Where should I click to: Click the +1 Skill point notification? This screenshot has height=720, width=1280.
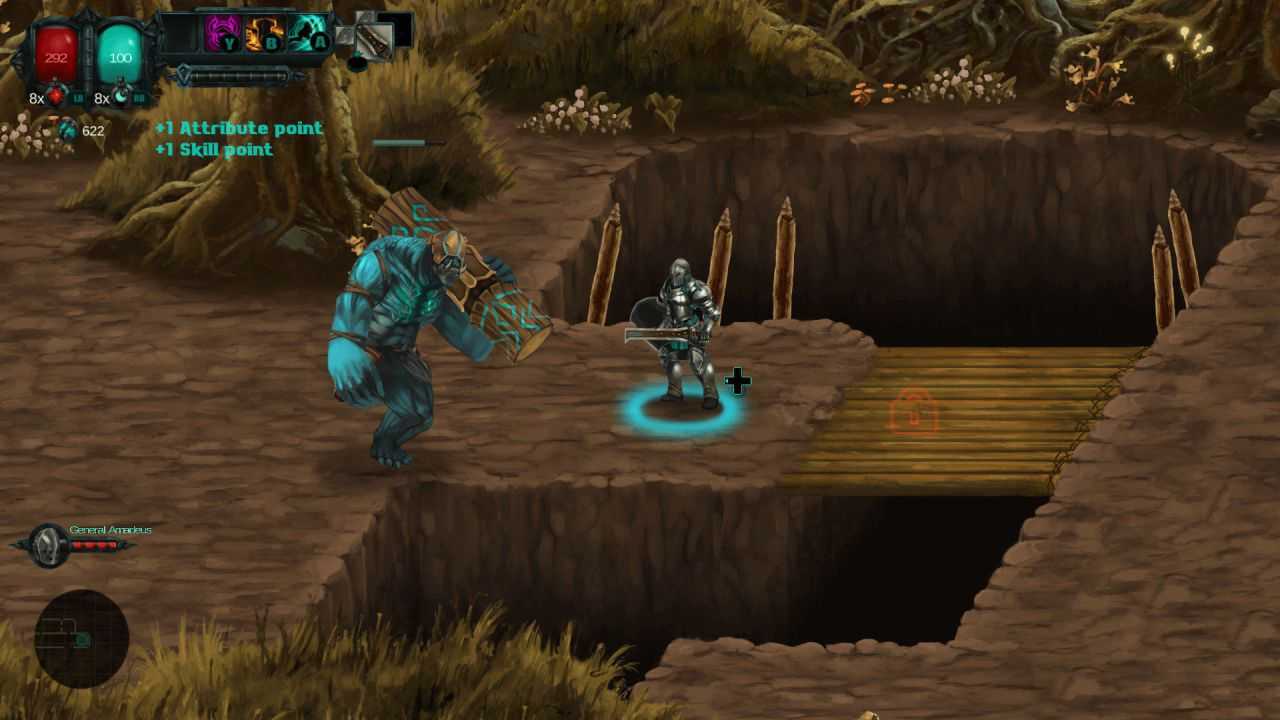(x=215, y=150)
